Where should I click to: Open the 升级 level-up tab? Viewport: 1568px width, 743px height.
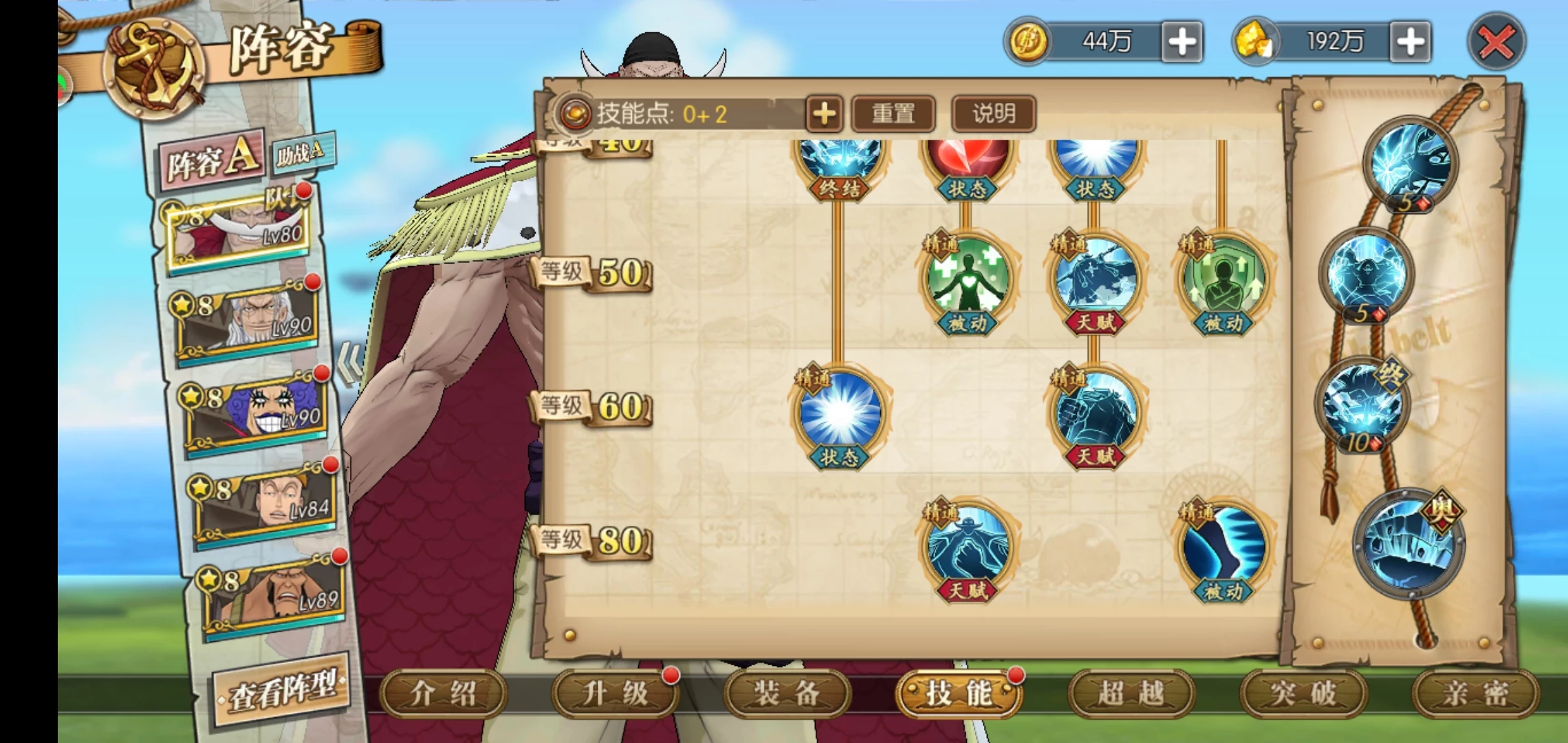pos(616,693)
